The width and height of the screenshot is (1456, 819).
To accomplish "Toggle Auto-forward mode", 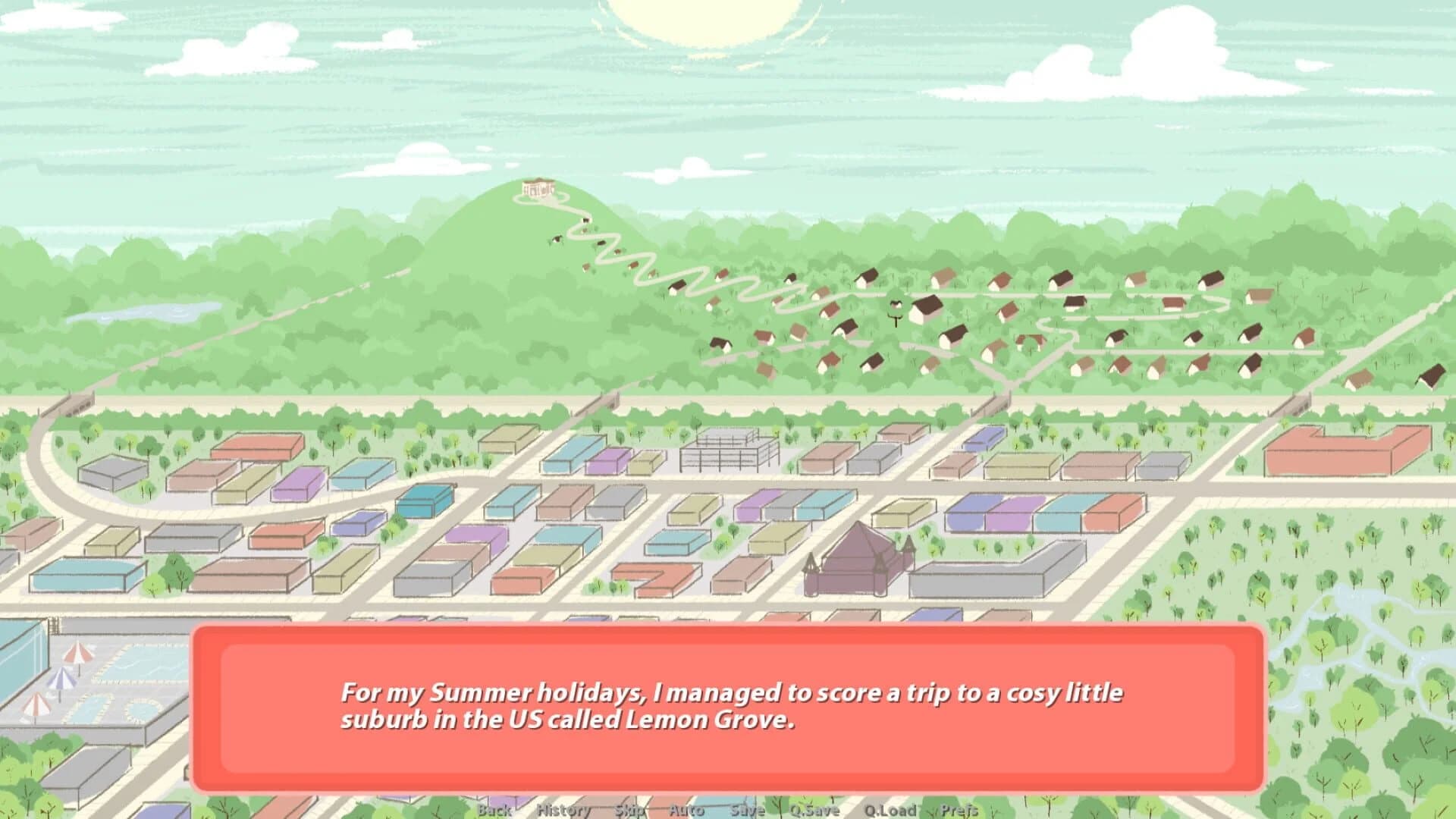I will coord(686,810).
